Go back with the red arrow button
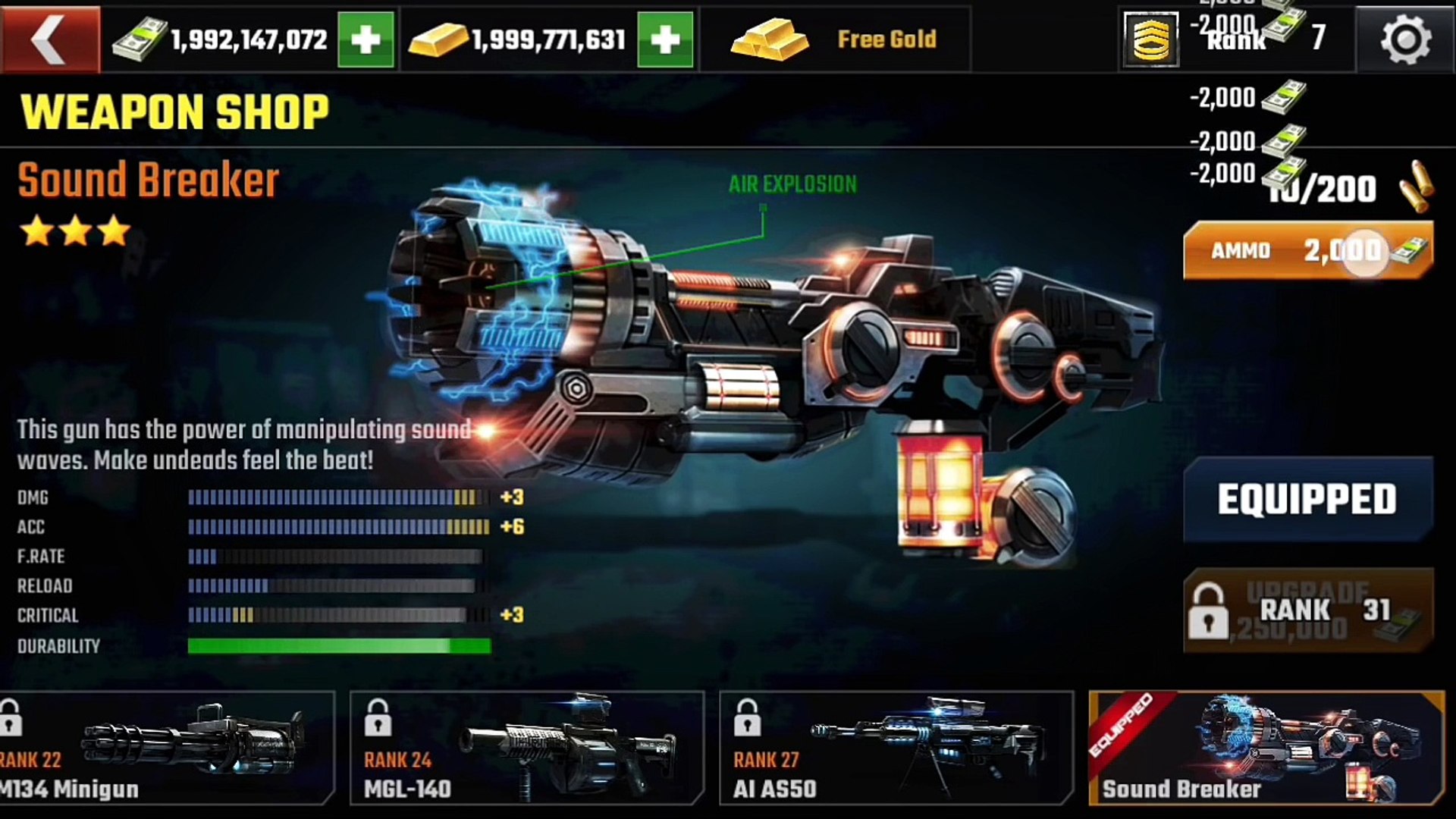Image resolution: width=1456 pixels, height=819 pixels. pyautogui.click(x=50, y=39)
